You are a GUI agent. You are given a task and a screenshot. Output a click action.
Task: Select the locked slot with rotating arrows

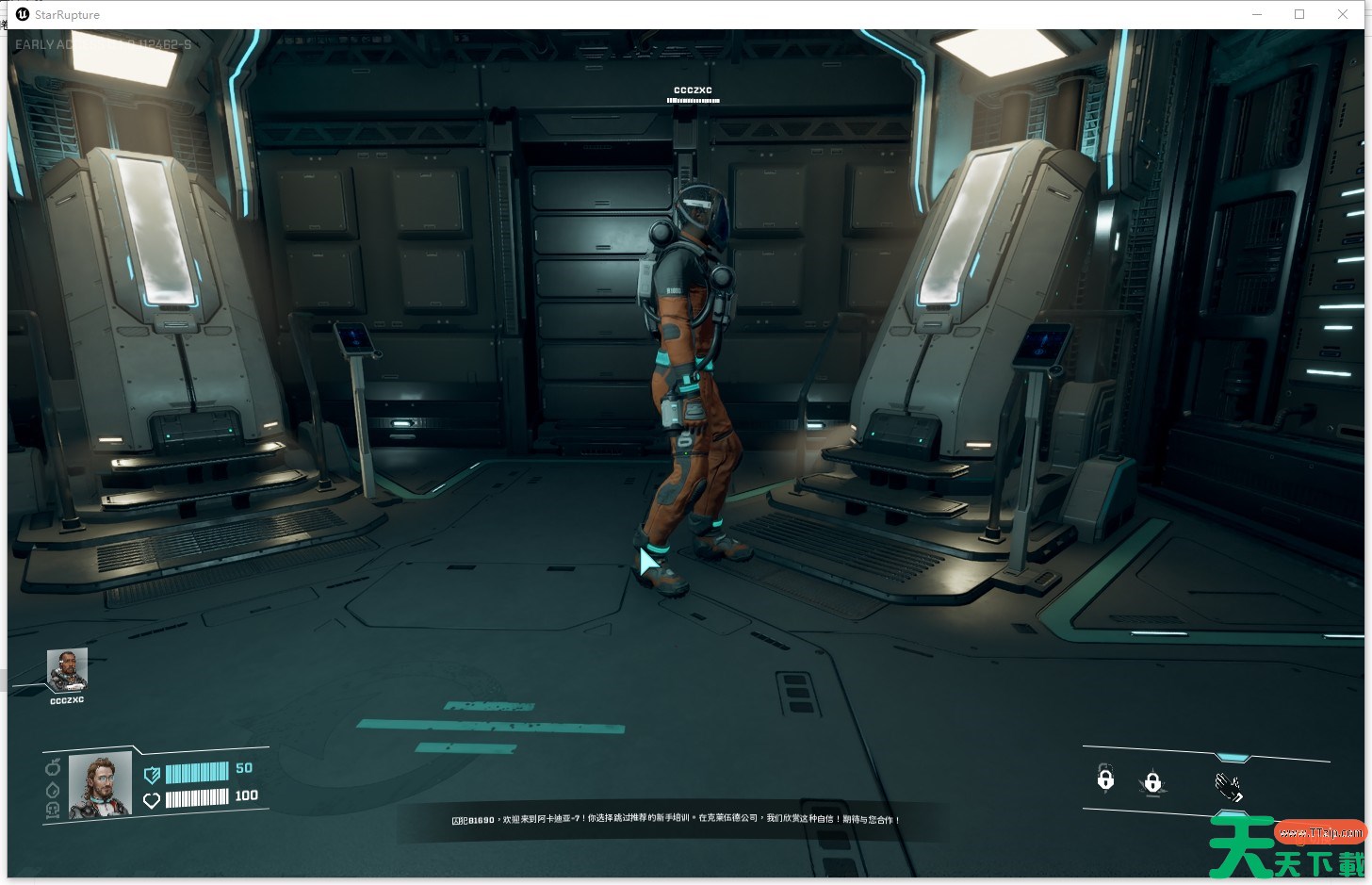[x=1105, y=778]
